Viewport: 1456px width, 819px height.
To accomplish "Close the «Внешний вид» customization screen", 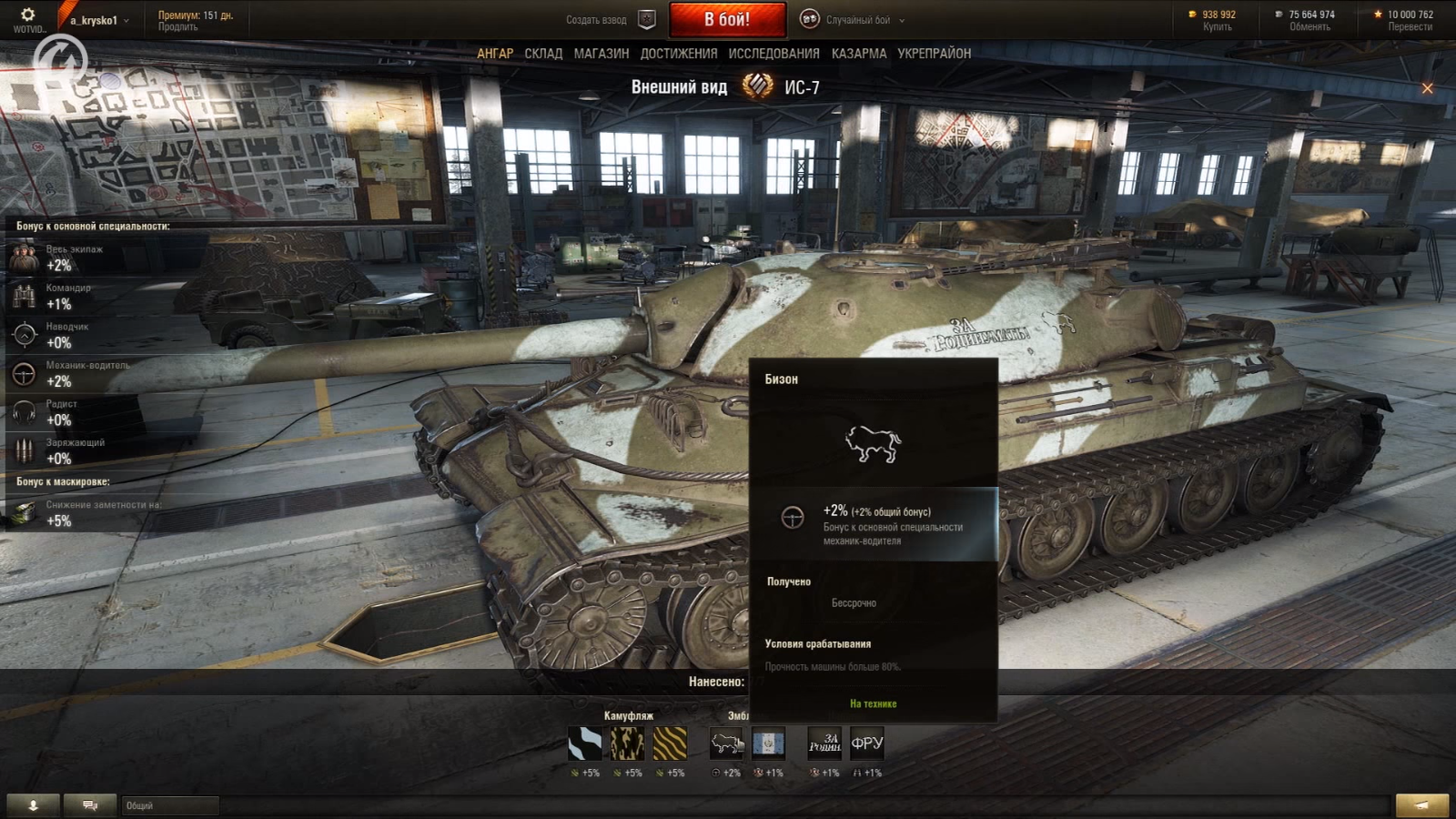I will coord(1427,88).
